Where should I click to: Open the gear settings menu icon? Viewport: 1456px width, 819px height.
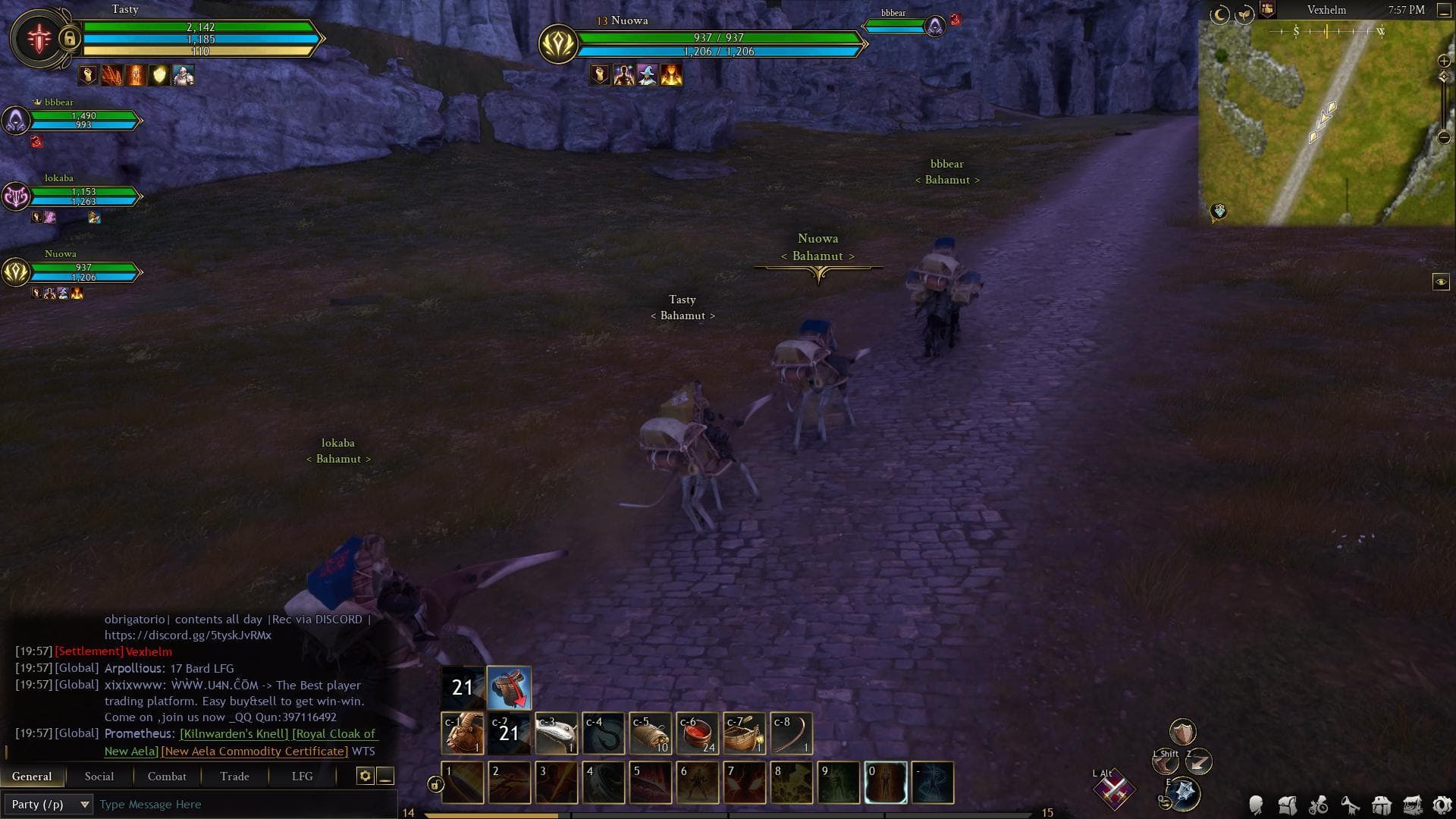[1442, 805]
